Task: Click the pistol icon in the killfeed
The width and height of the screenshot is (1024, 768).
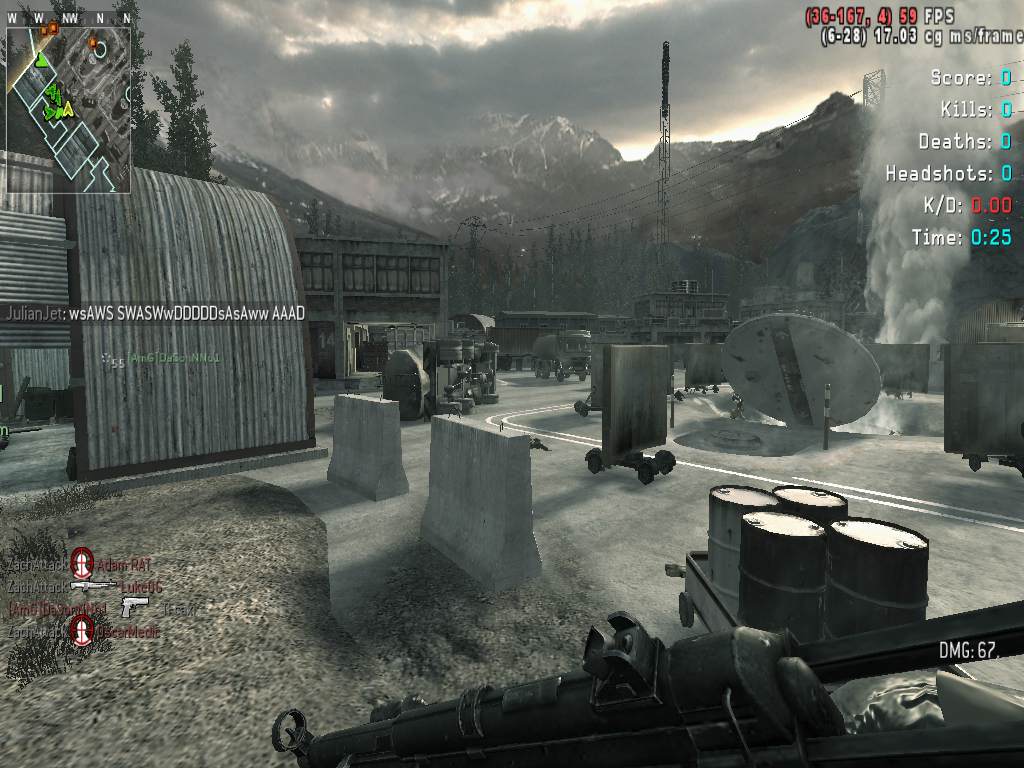Action: tap(134, 607)
